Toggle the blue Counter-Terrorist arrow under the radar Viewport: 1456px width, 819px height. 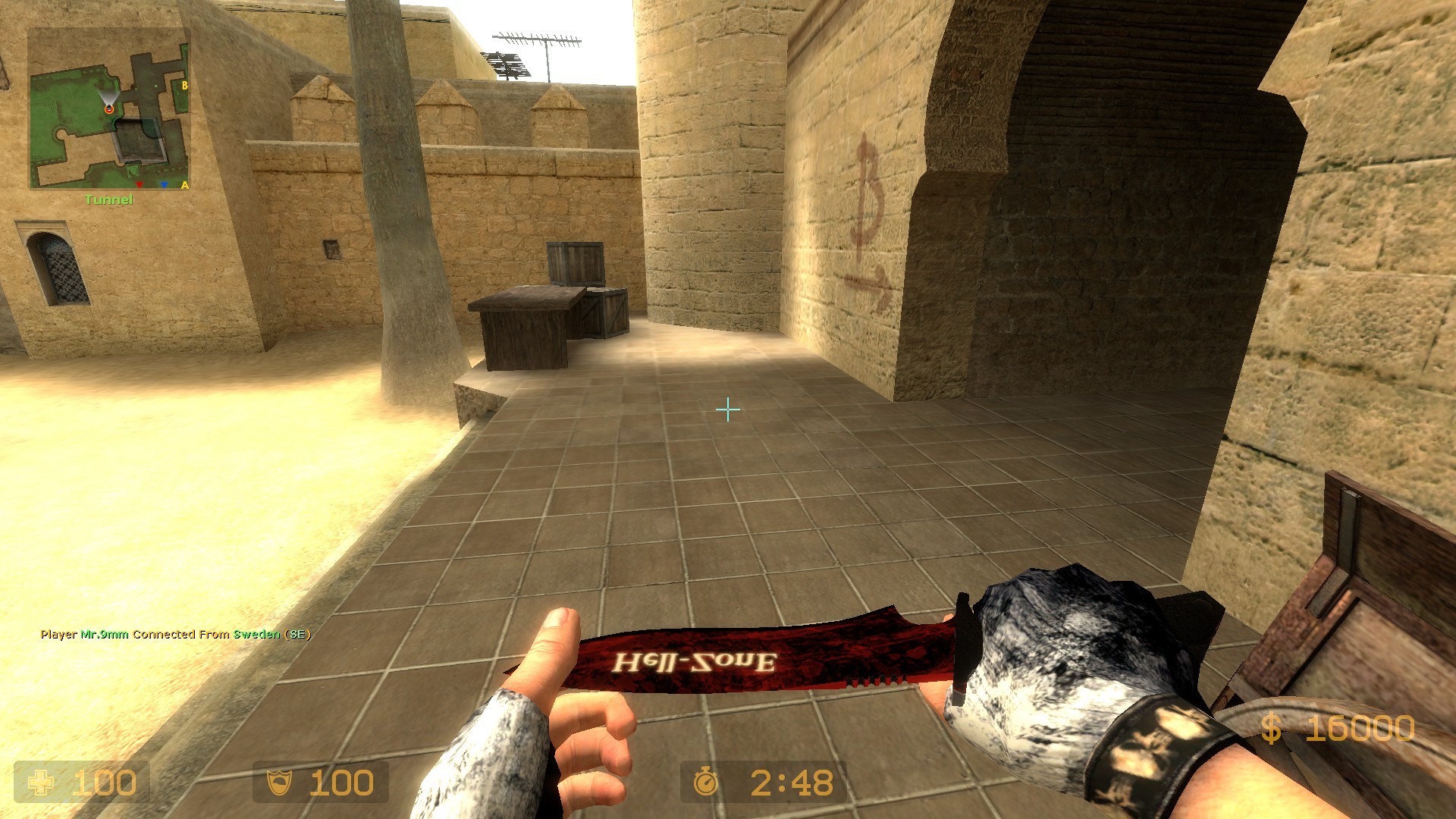point(164,185)
